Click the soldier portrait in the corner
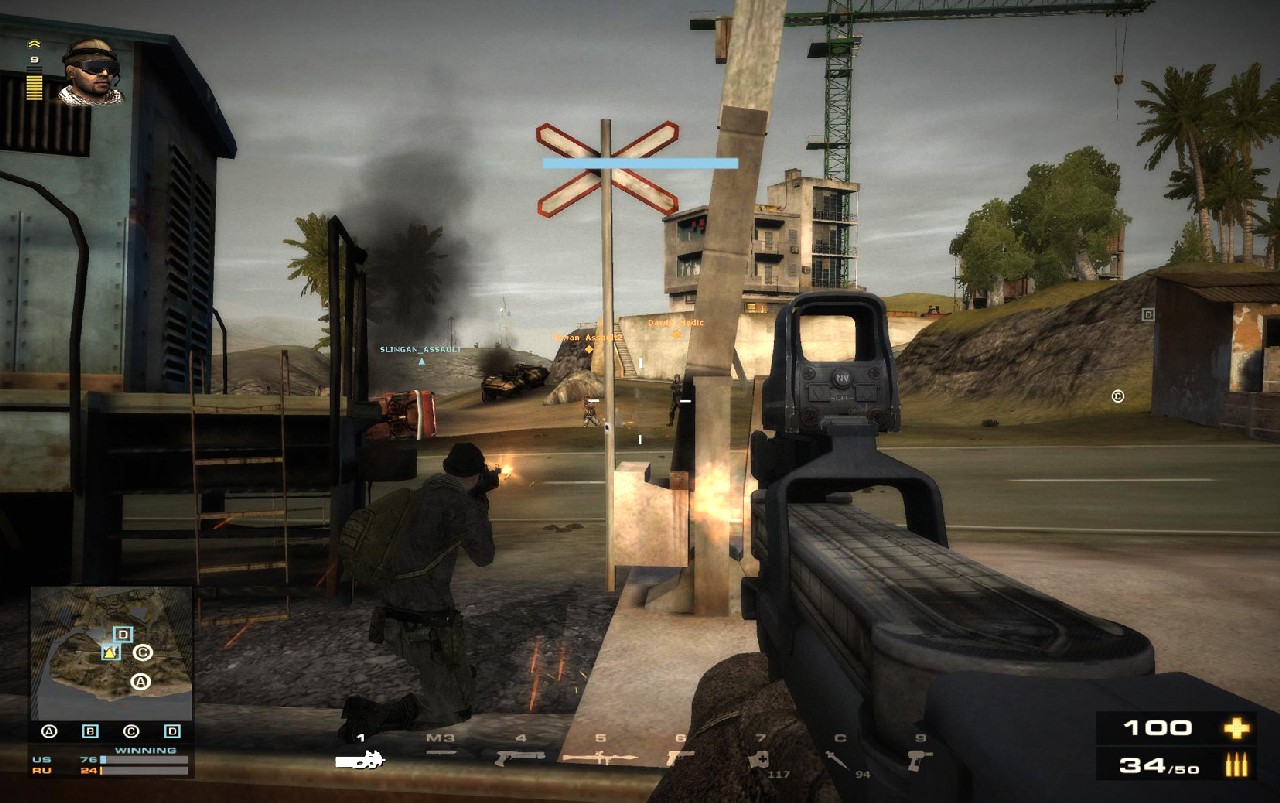The height and width of the screenshot is (803, 1280). click(x=91, y=72)
